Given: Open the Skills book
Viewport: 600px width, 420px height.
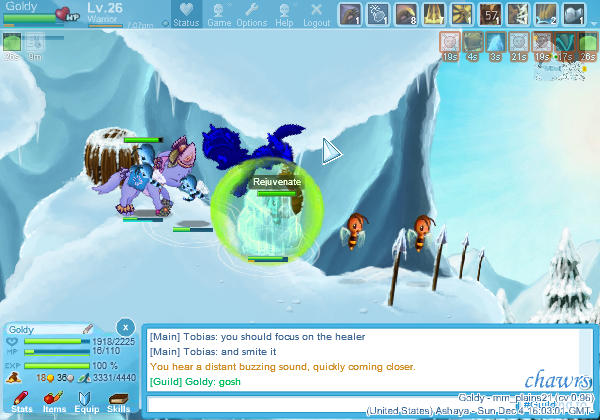Looking at the screenshot, I should pos(119,401).
